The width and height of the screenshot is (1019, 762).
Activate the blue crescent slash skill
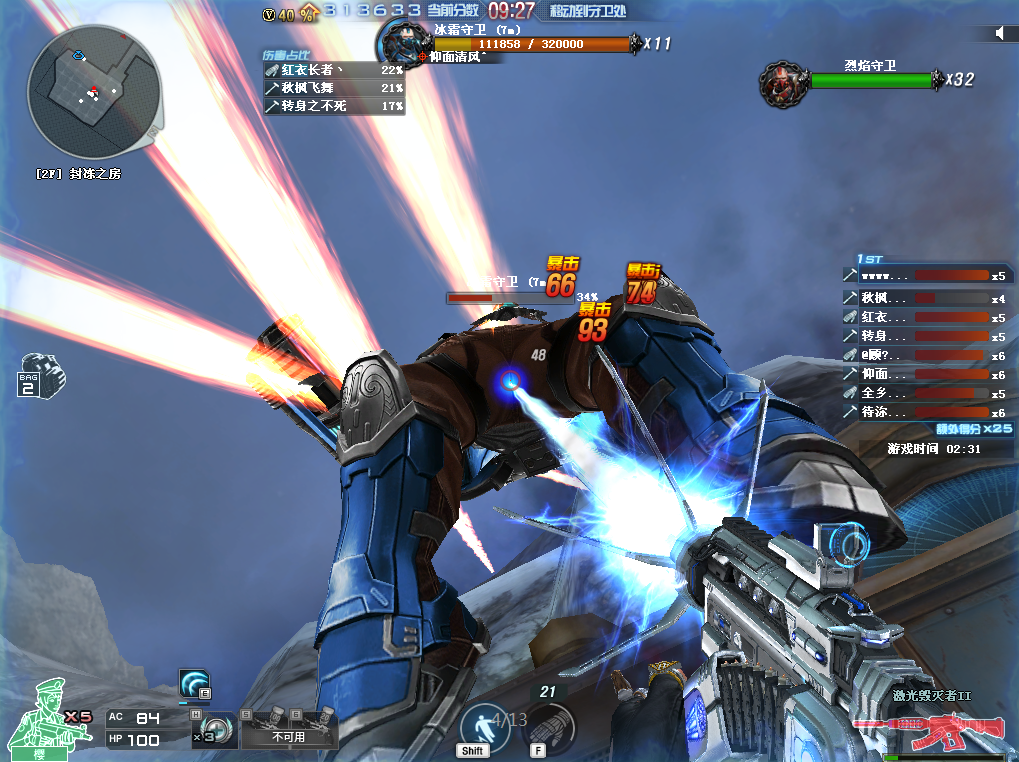[x=194, y=684]
